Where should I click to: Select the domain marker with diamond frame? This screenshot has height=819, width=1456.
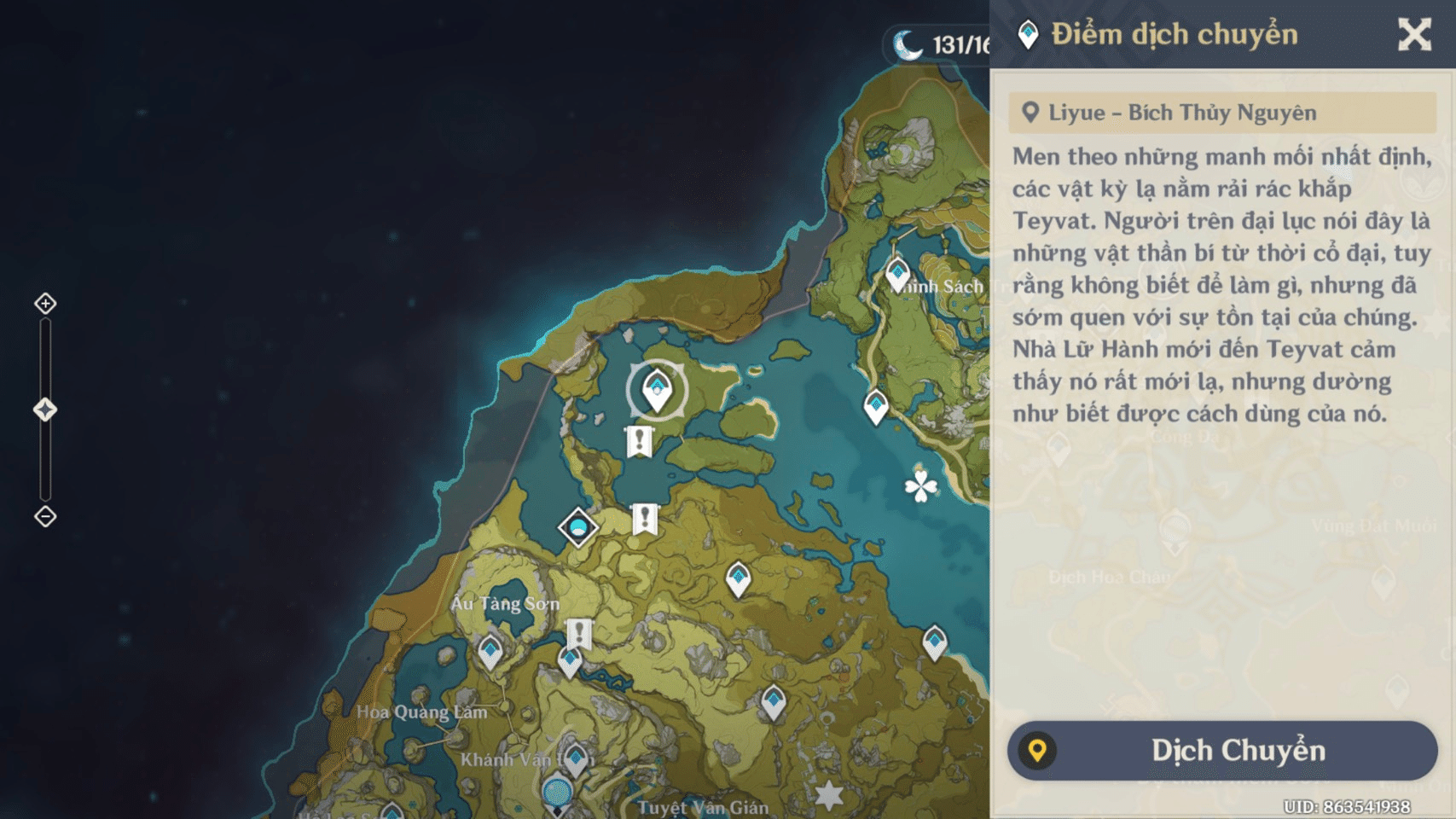tap(578, 527)
